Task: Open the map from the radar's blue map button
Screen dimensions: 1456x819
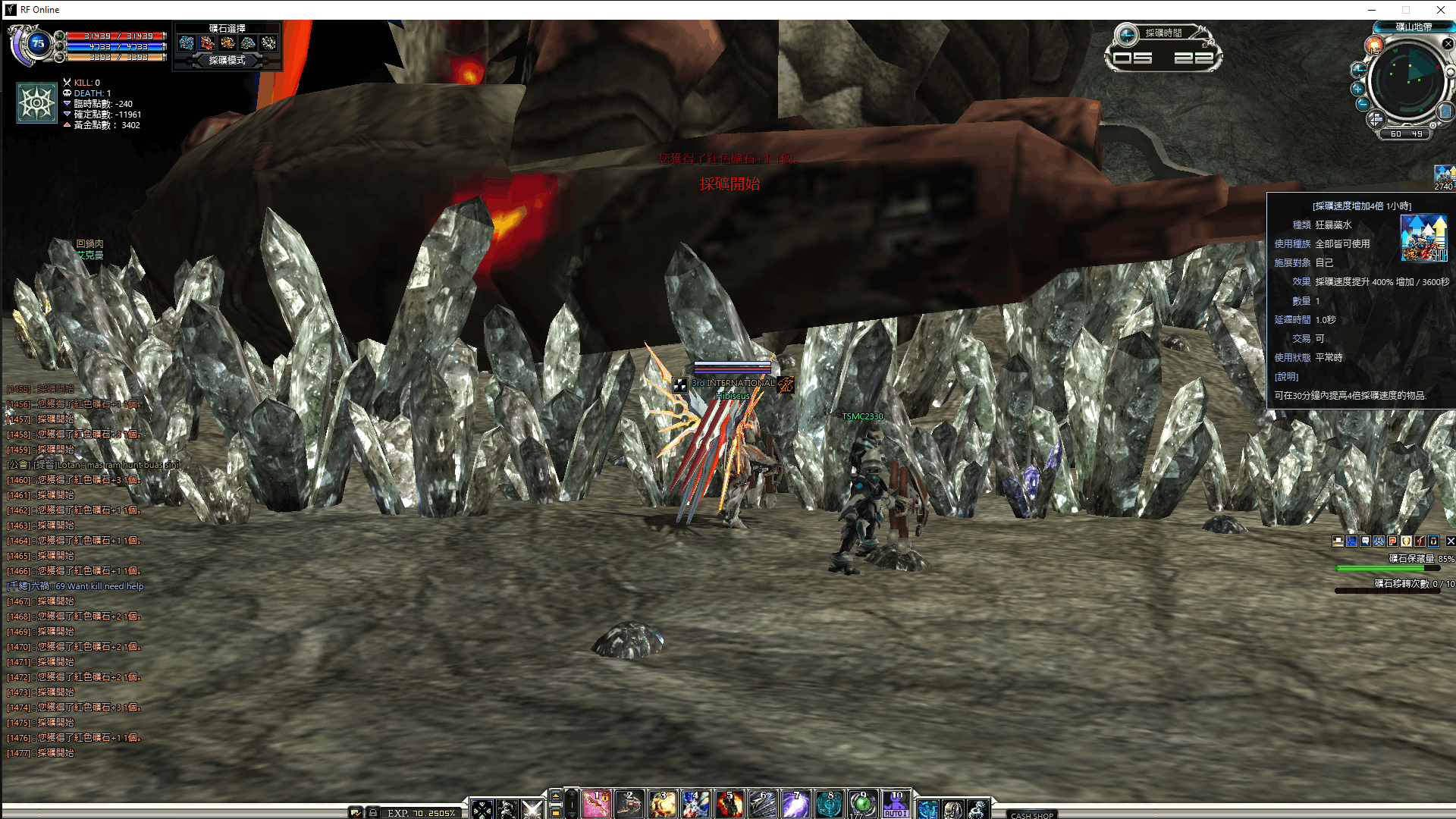Action: pos(1445,111)
